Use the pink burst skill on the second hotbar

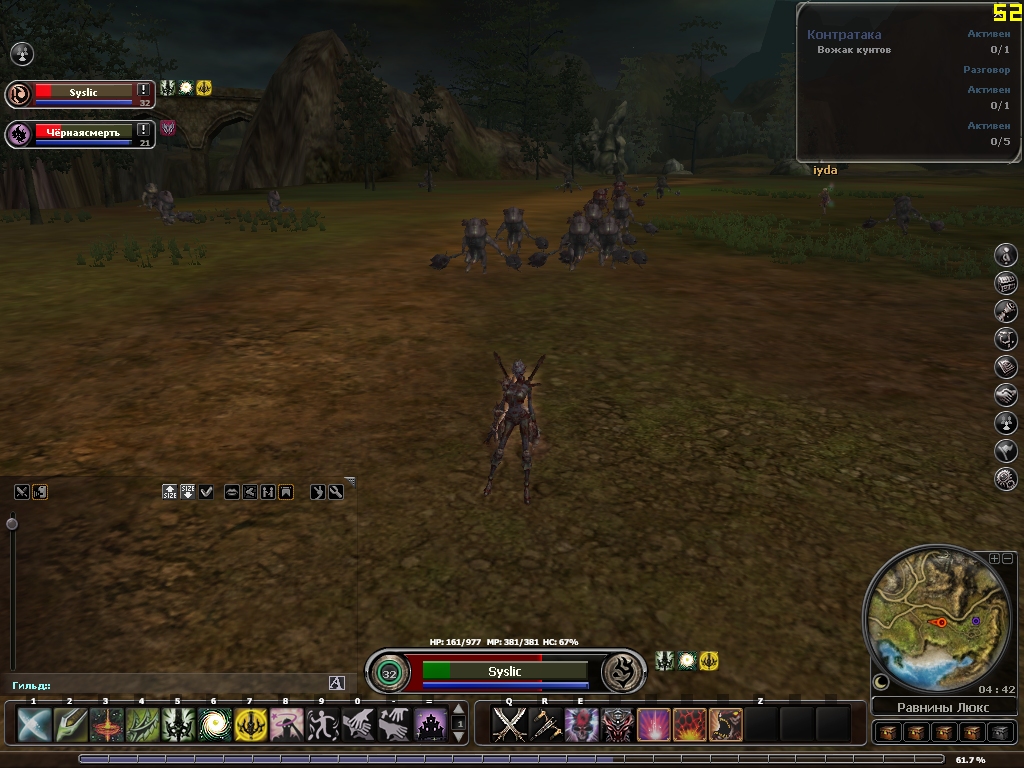coord(653,724)
